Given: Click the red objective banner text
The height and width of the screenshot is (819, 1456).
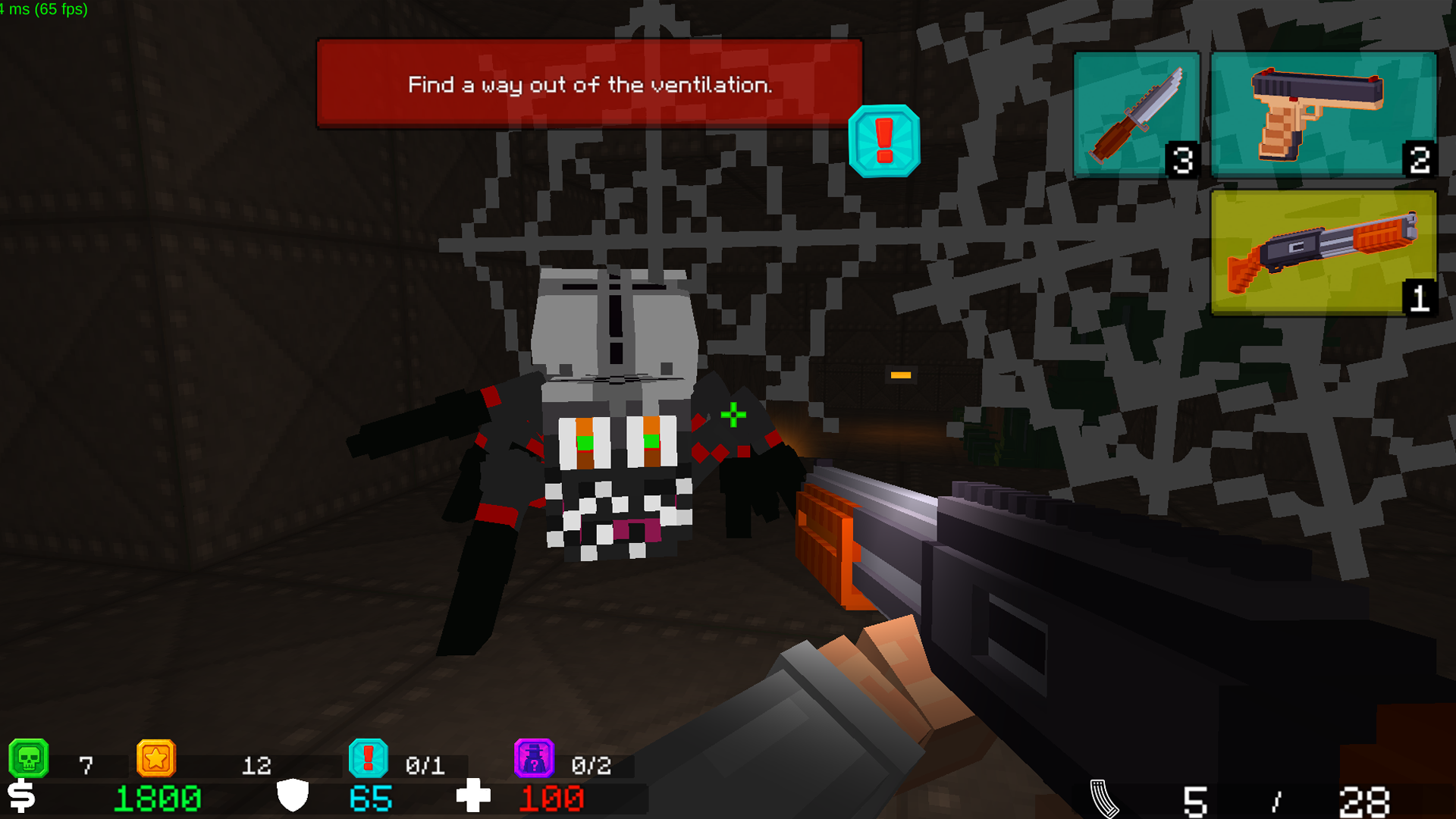Looking at the screenshot, I should point(590,85).
